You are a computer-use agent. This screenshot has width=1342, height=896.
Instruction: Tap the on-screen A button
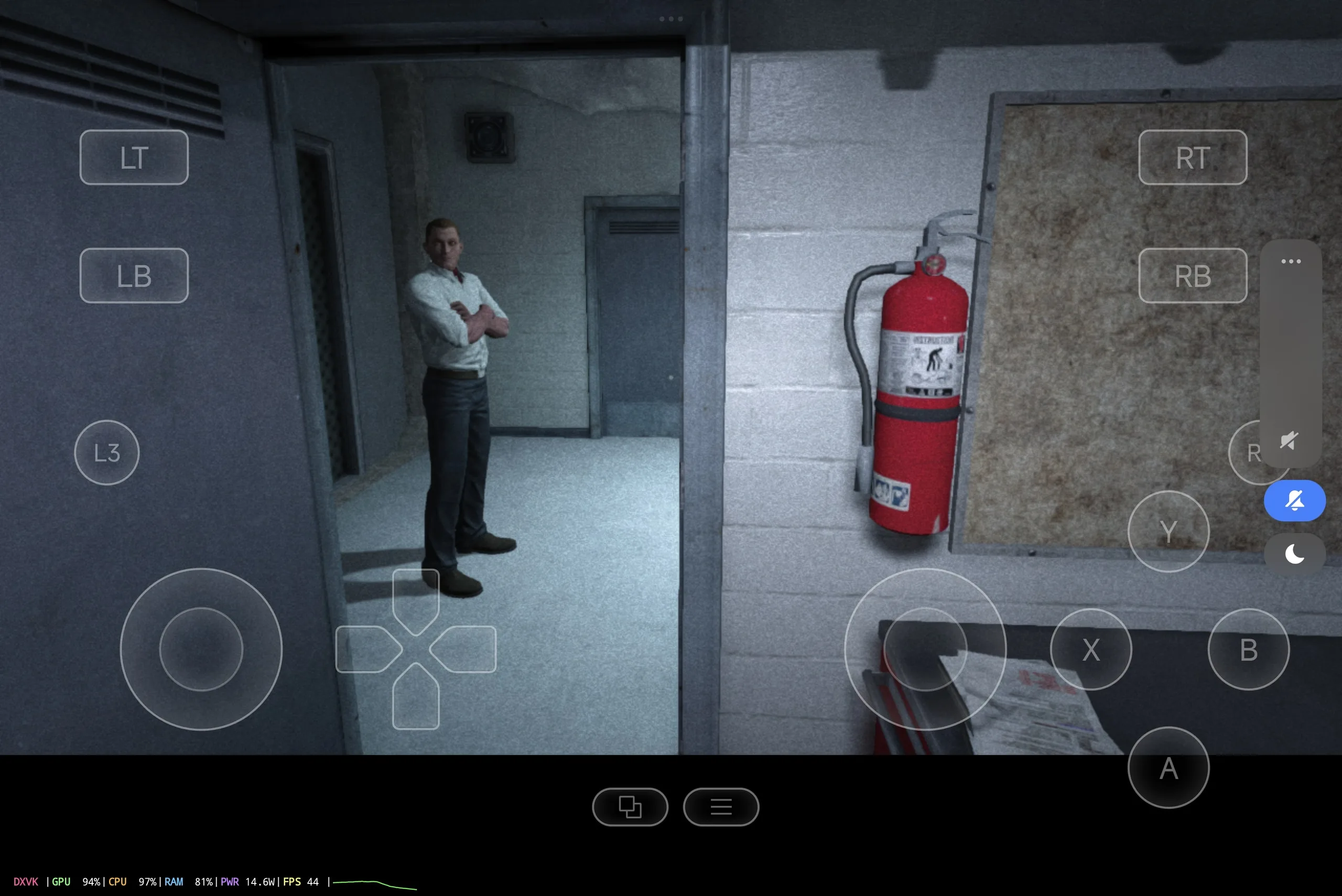coord(1168,768)
